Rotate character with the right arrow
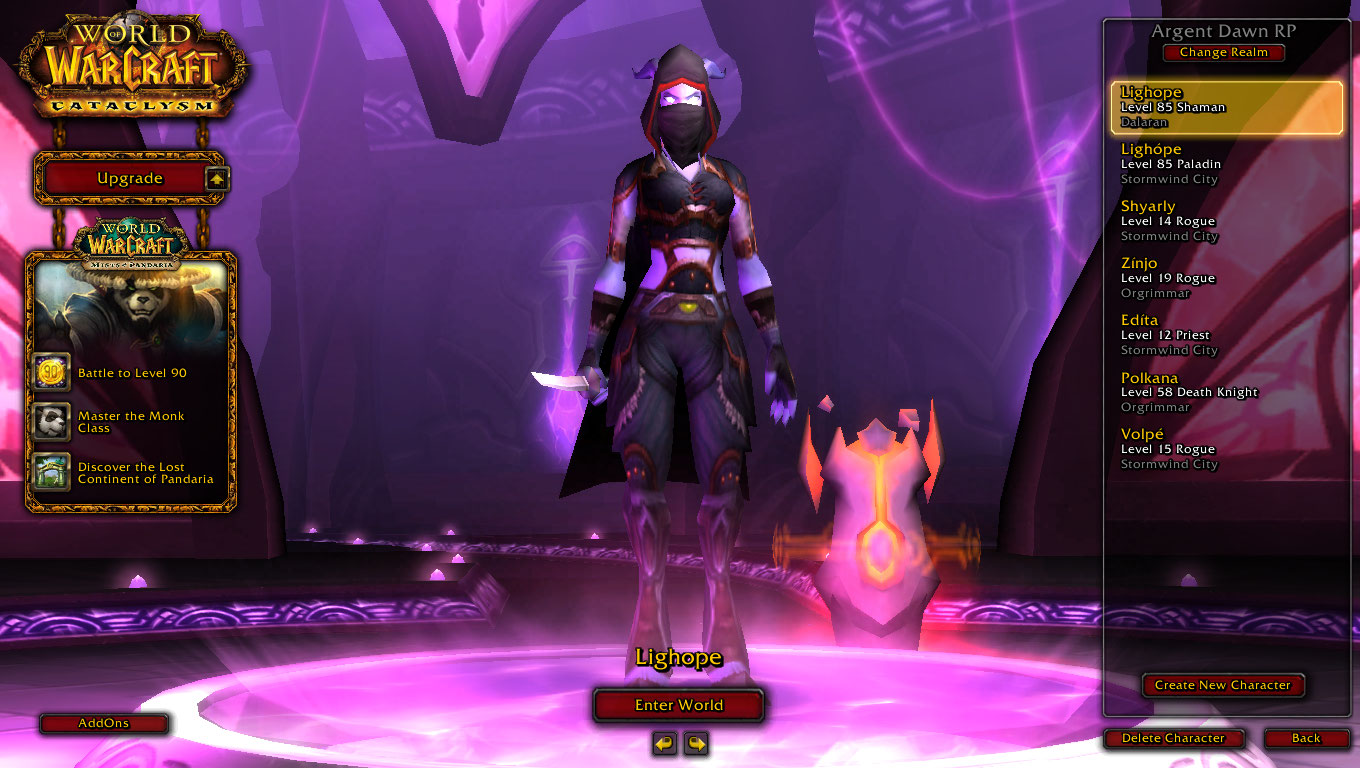 tap(696, 743)
